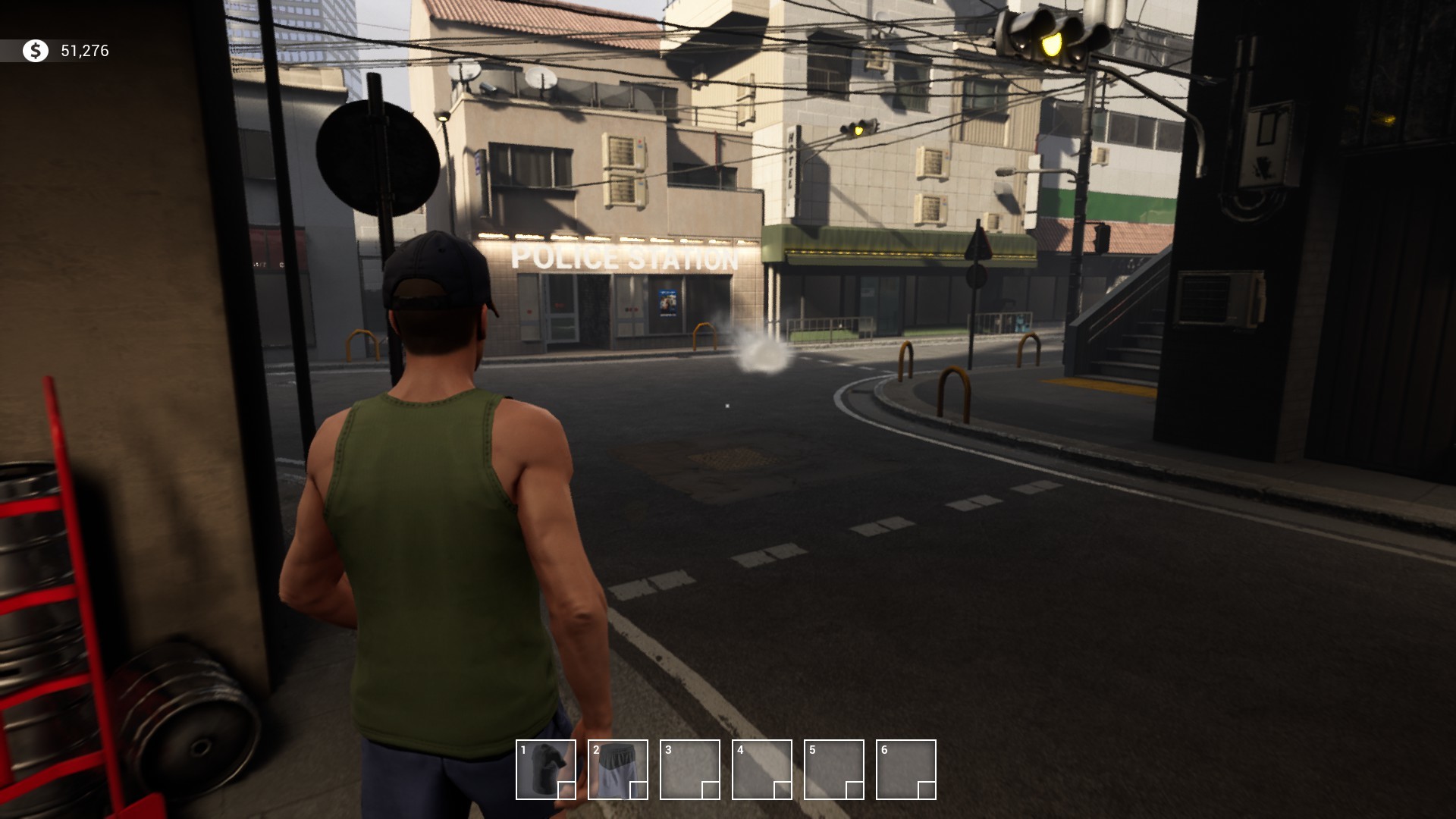
Task: Pick empty hotbar slot numbered 5
Action: (x=833, y=769)
